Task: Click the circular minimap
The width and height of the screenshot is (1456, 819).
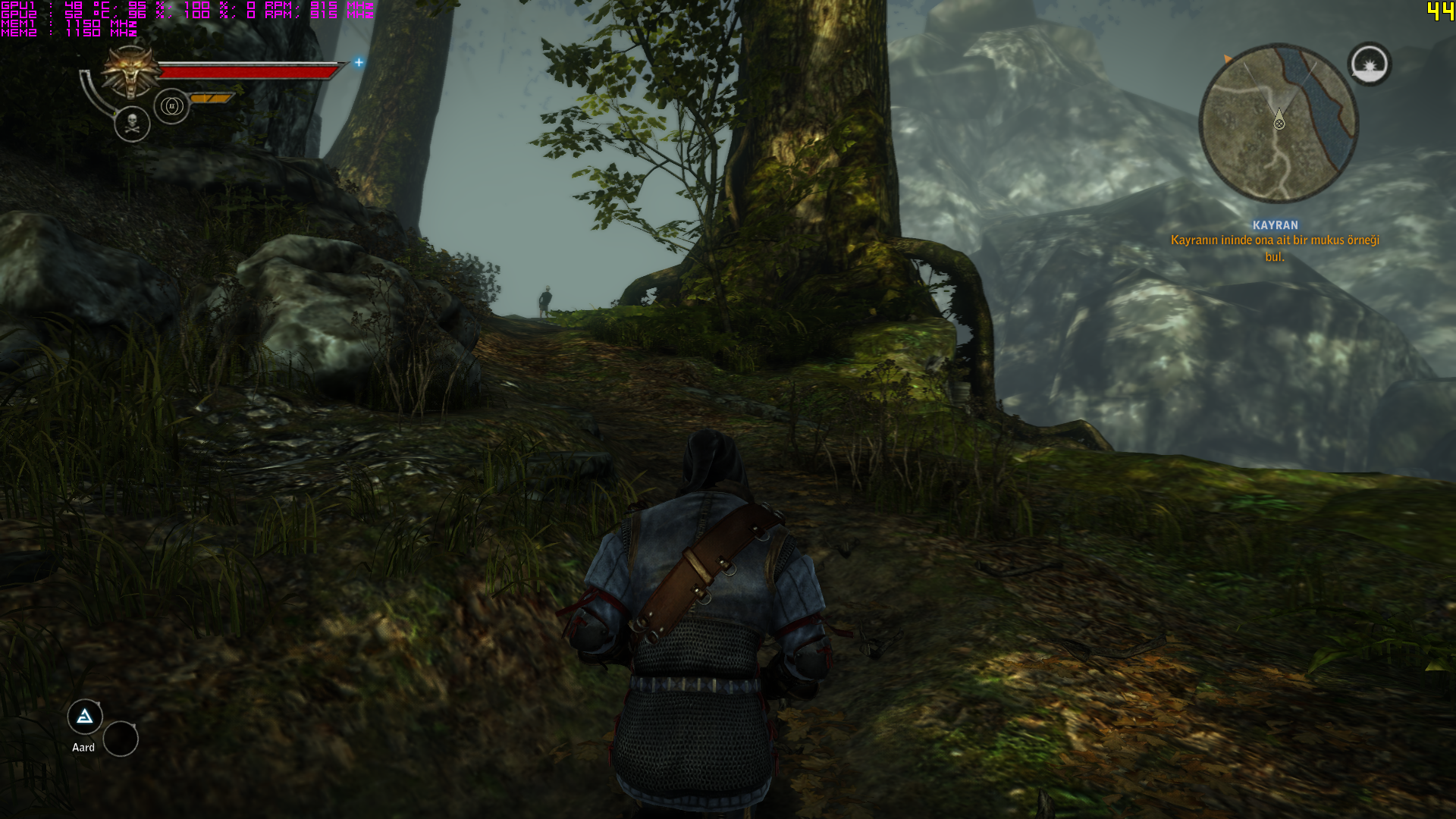Action: [1279, 123]
